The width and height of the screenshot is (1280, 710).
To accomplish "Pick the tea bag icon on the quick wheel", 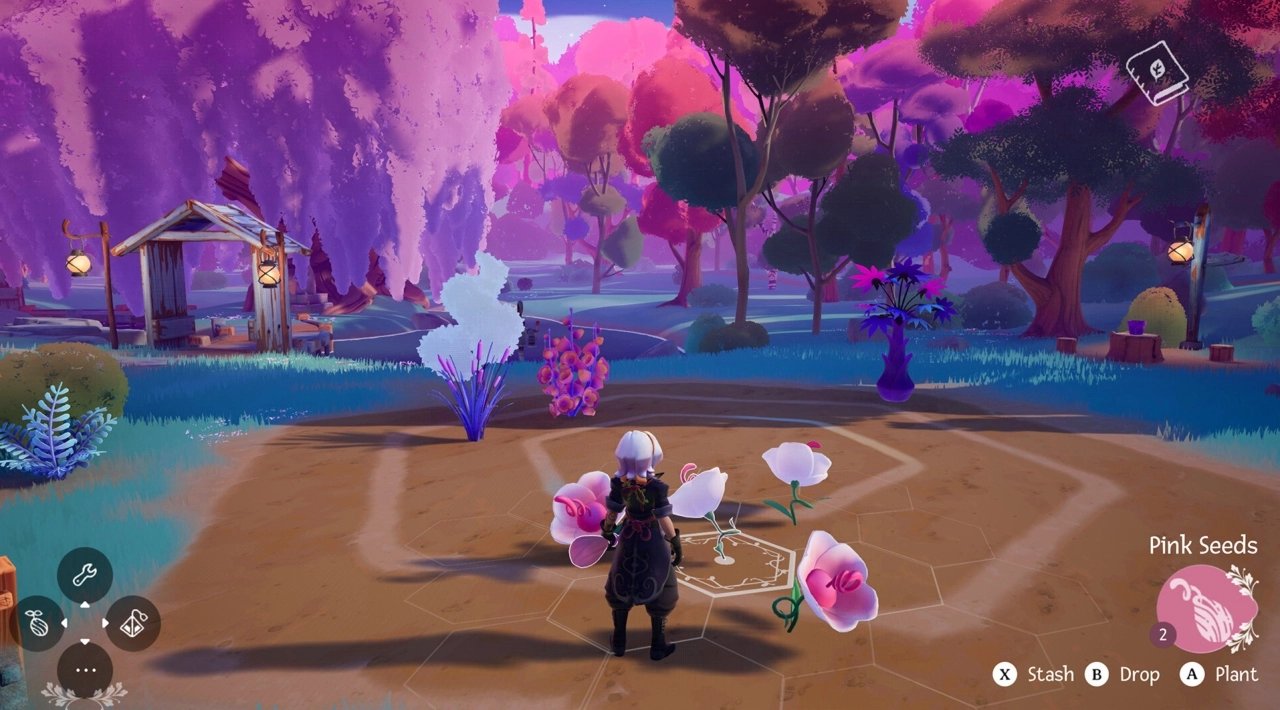I will (133, 623).
